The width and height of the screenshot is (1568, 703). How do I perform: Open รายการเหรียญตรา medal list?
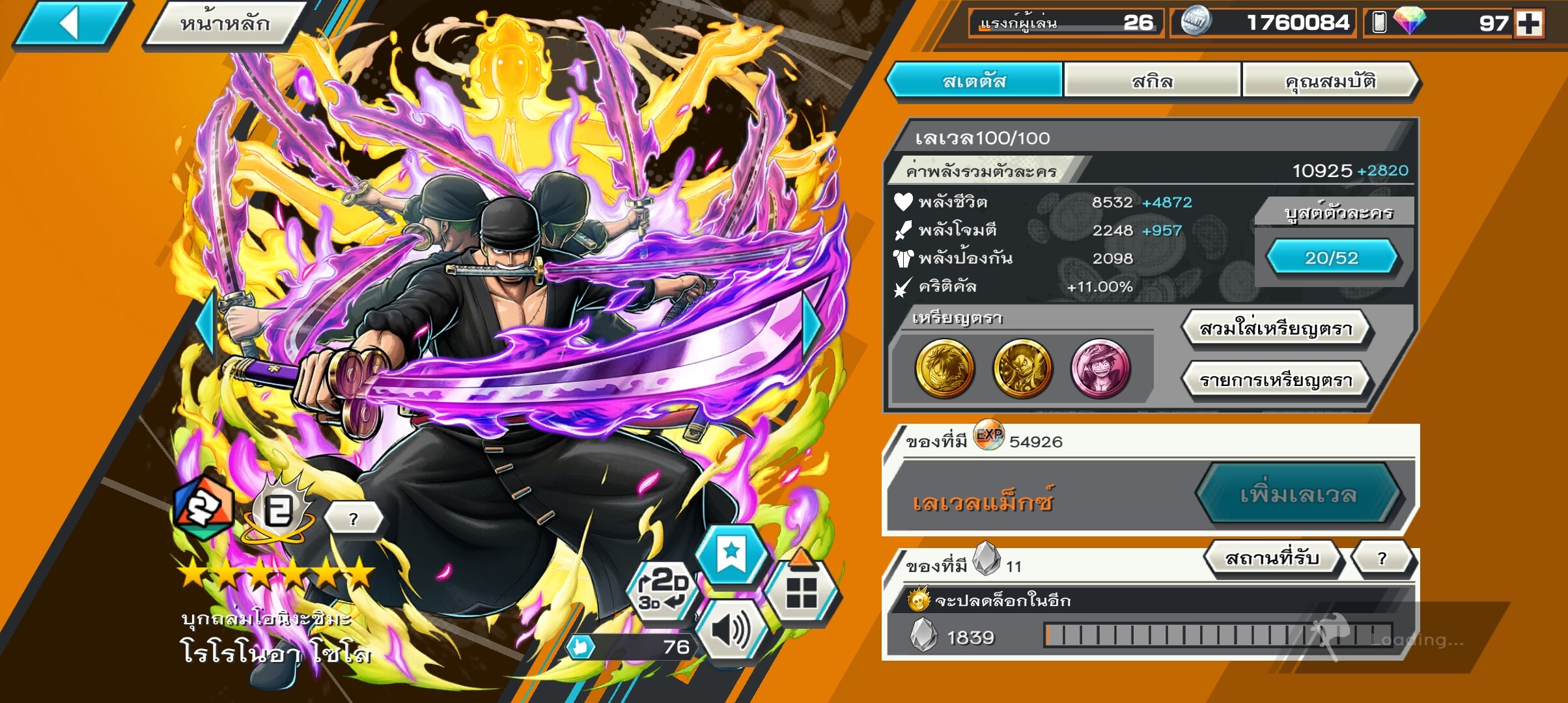pos(1276,380)
